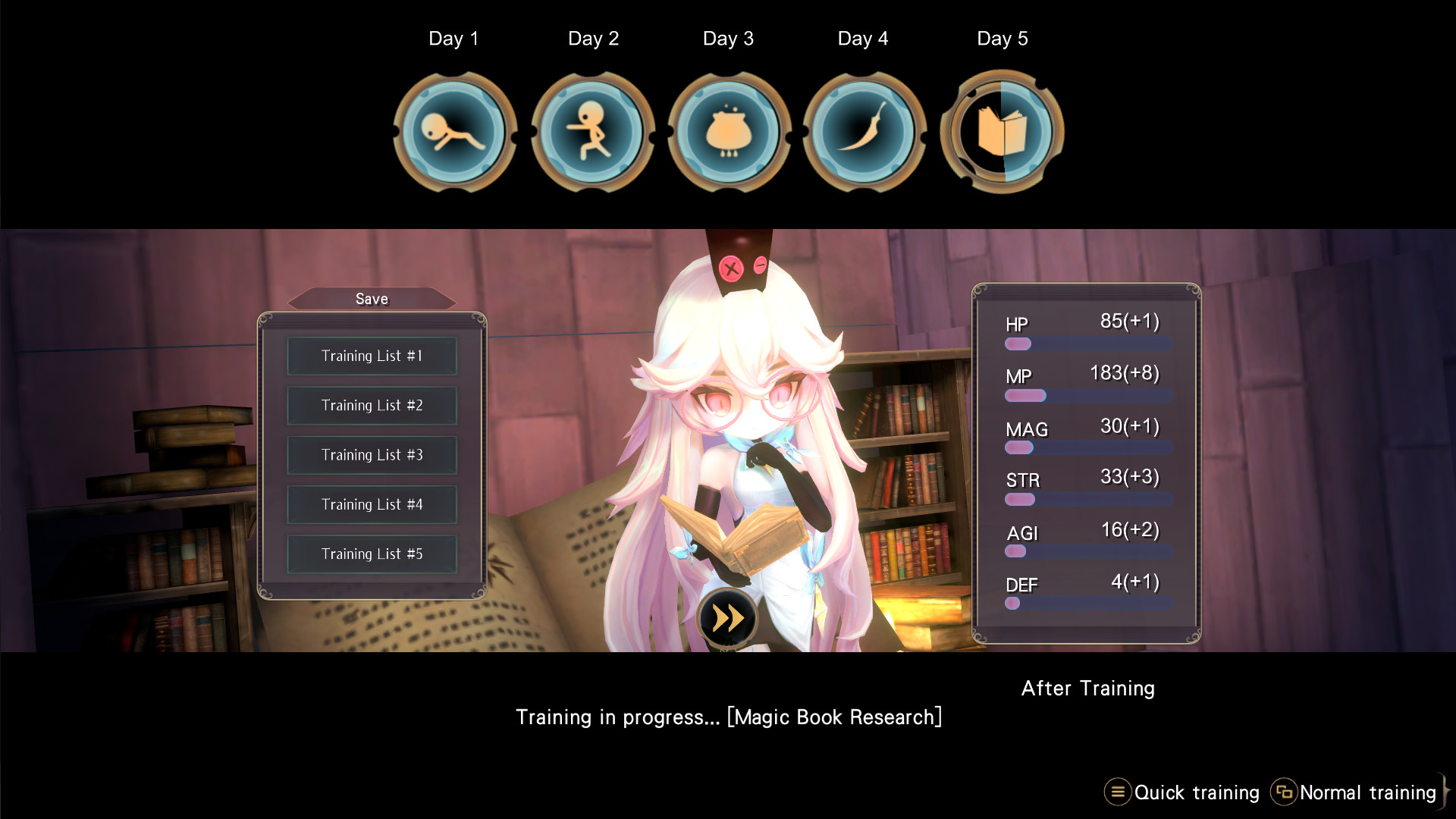Expand the Save panel
The height and width of the screenshot is (819, 1456).
point(372,299)
